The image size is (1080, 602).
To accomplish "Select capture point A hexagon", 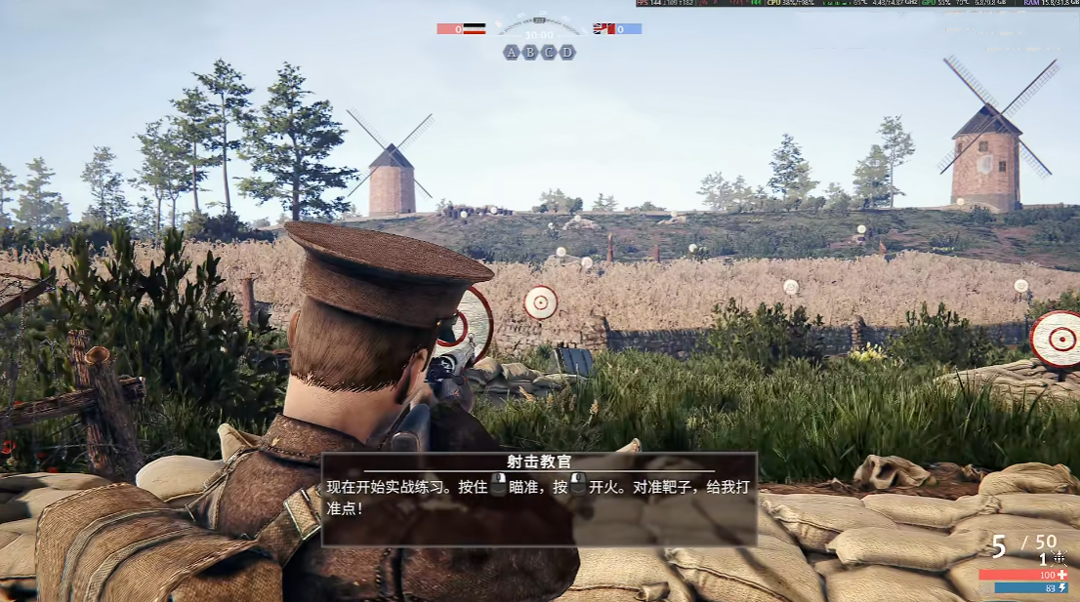I will click(512, 52).
